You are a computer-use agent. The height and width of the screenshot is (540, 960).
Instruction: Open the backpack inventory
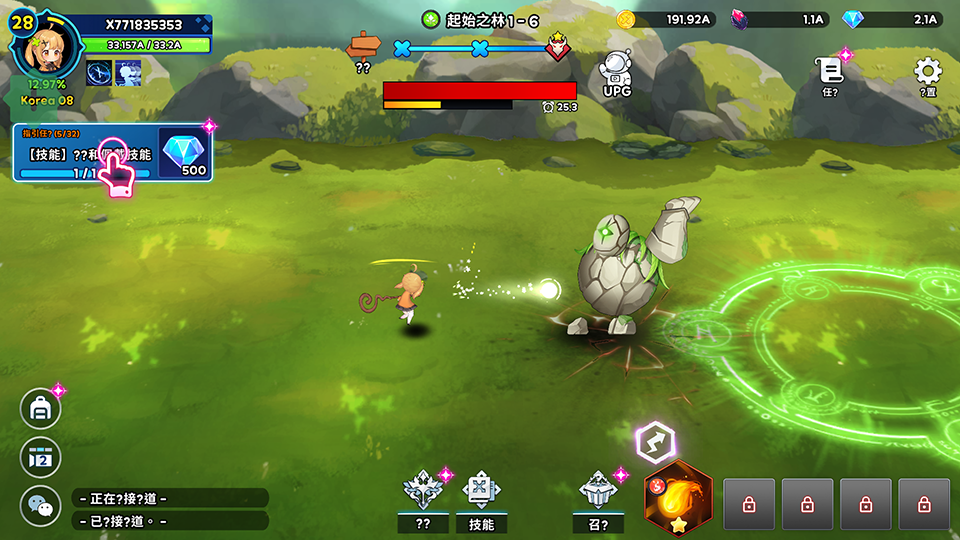pos(41,408)
